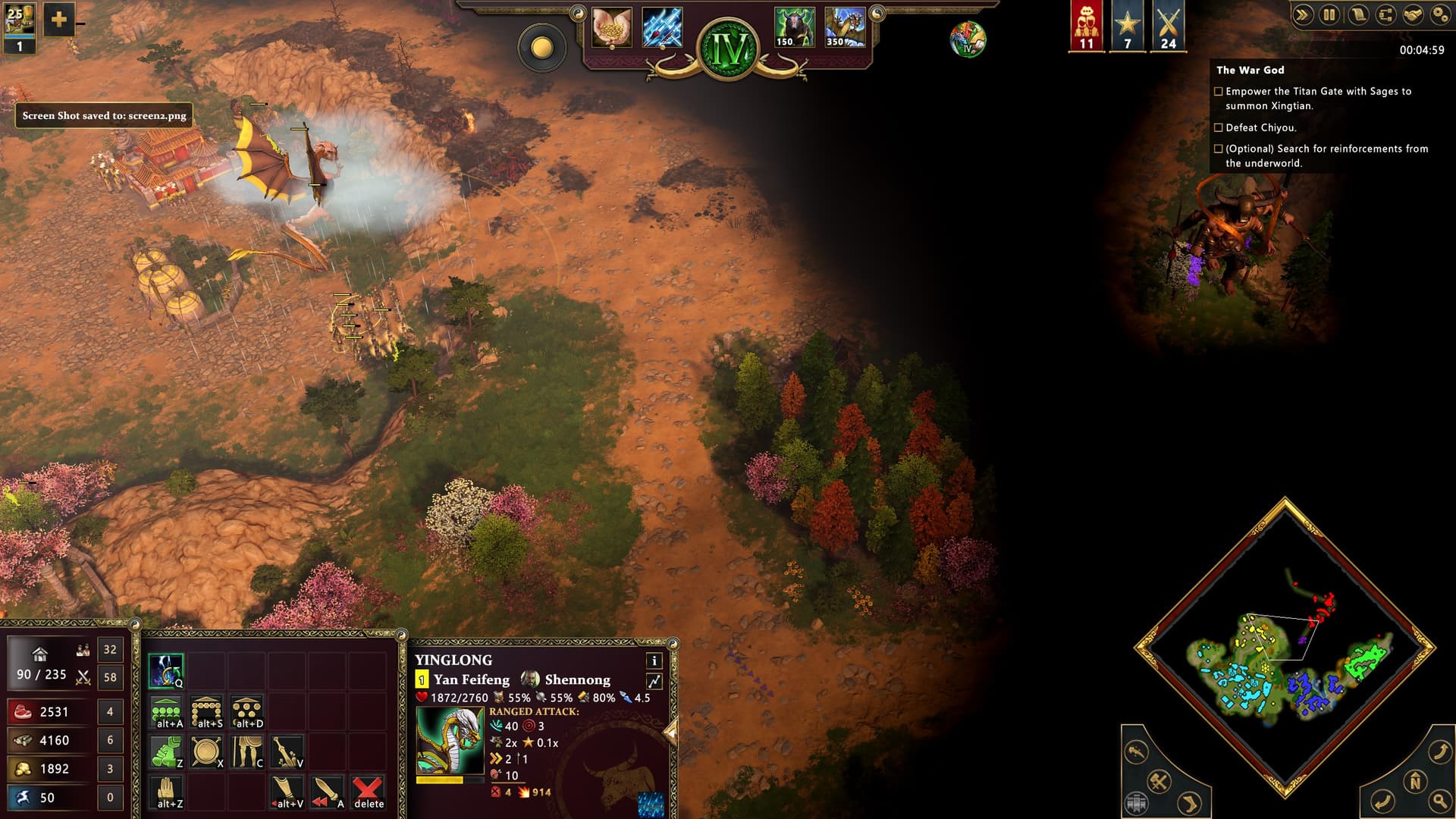1456x819 pixels.
Task: Set the box formation alt+S
Action: (207, 713)
